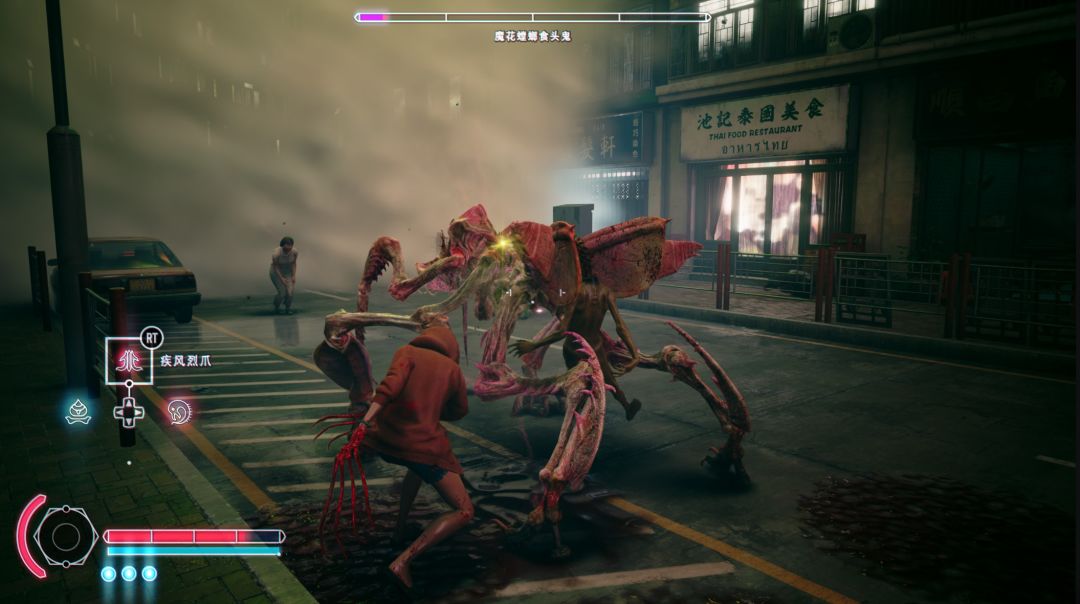The width and height of the screenshot is (1080, 604).
Task: Activate the 疾风烈爪 claw skill slot
Action: (129, 361)
